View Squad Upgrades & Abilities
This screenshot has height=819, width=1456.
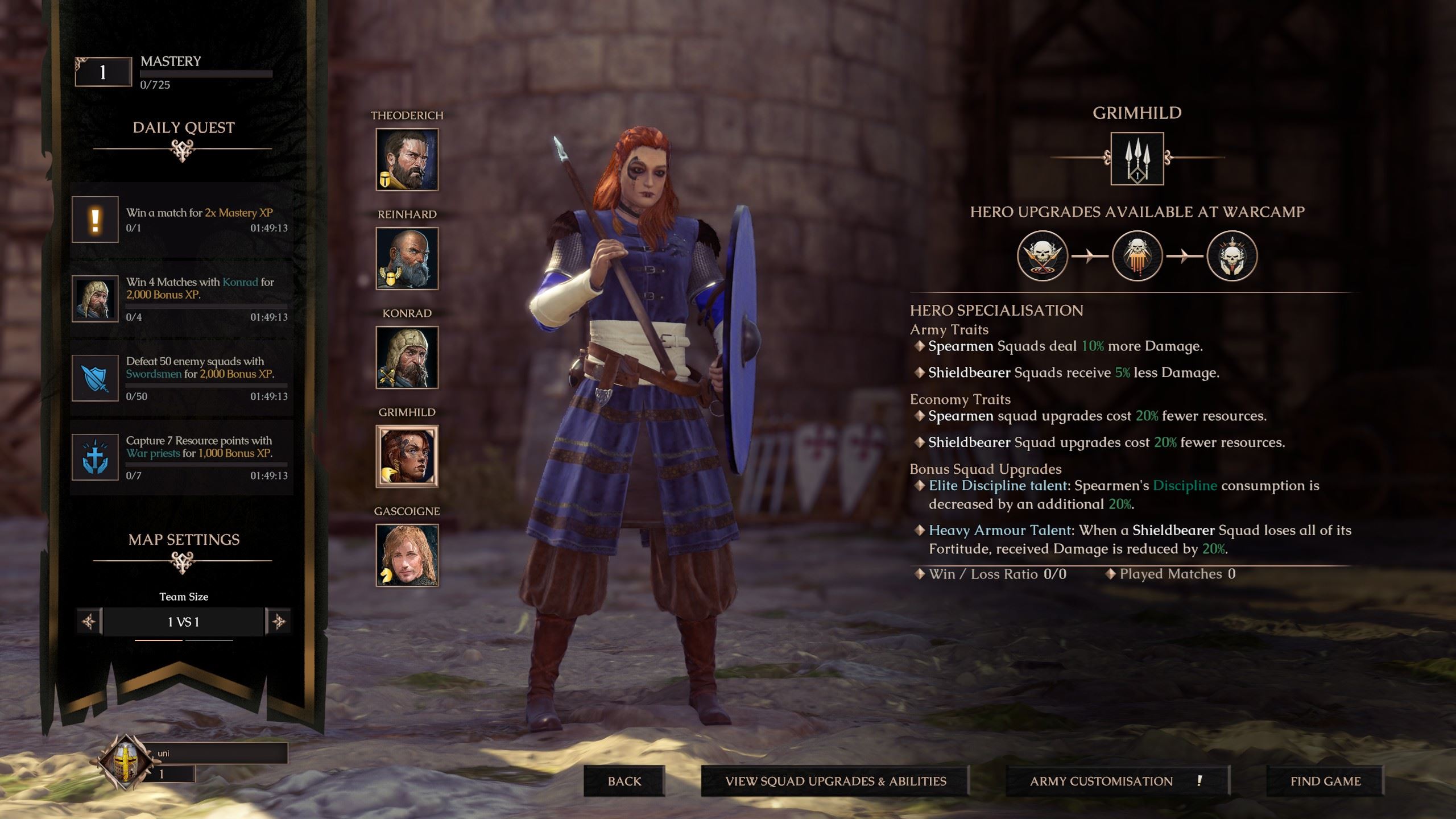coord(835,781)
